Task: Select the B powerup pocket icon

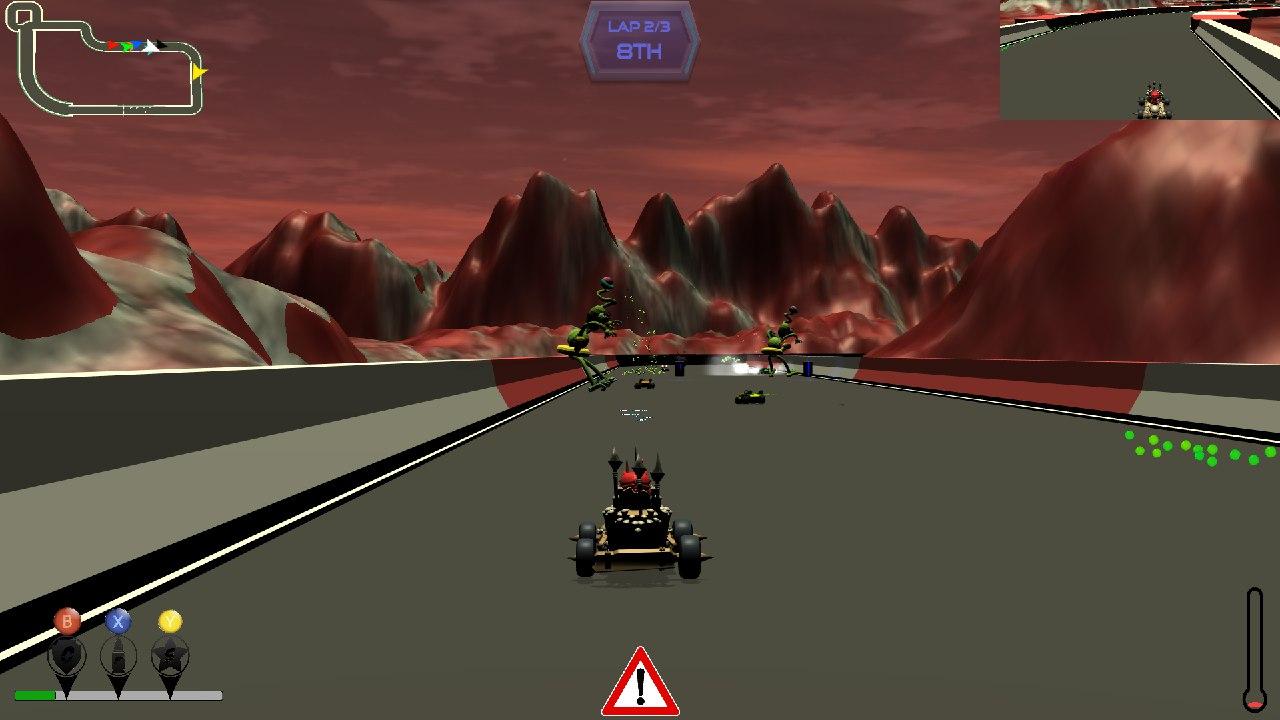Action: pyautogui.click(x=67, y=655)
